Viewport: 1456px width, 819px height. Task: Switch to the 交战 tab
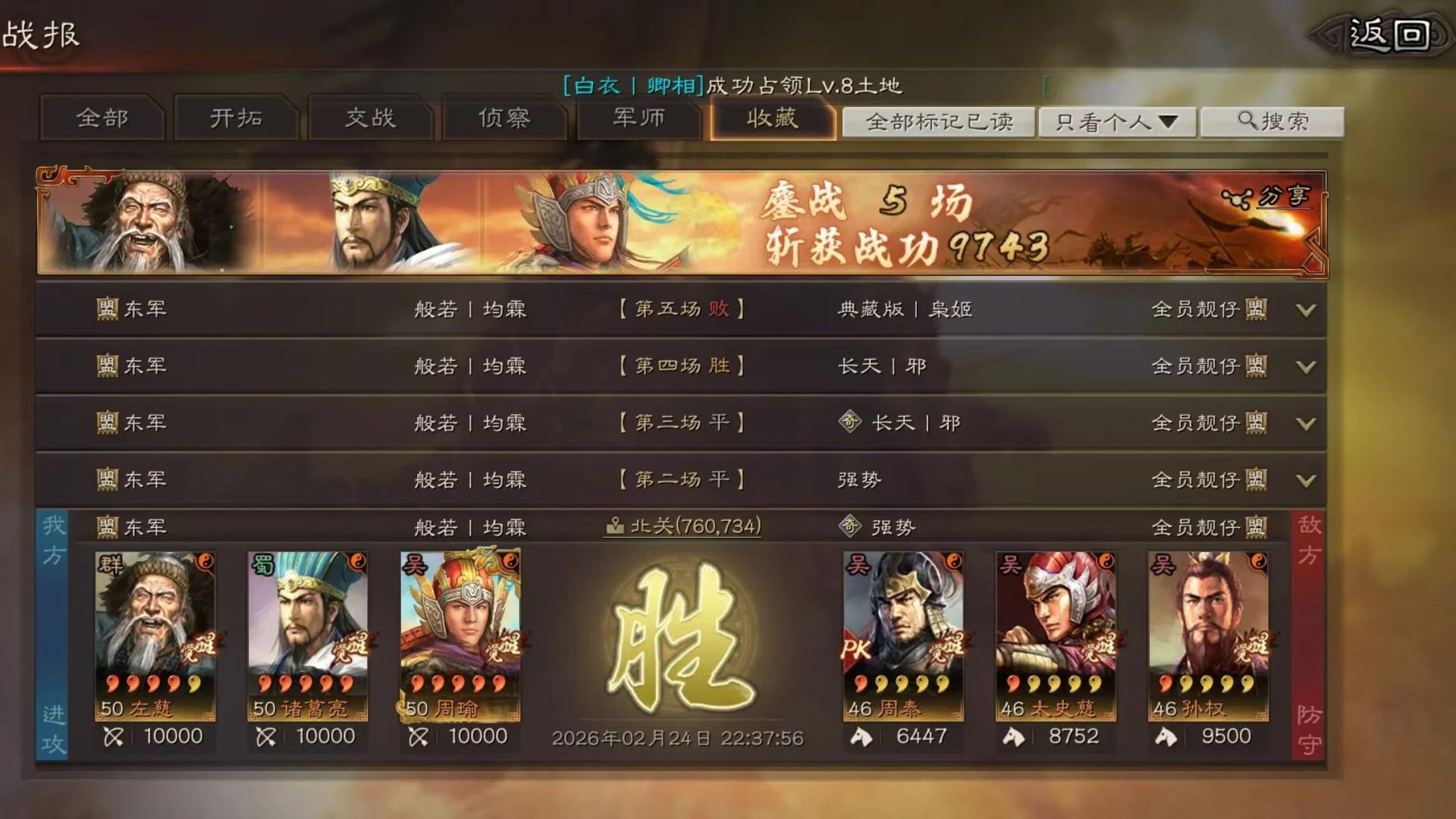pyautogui.click(x=371, y=119)
